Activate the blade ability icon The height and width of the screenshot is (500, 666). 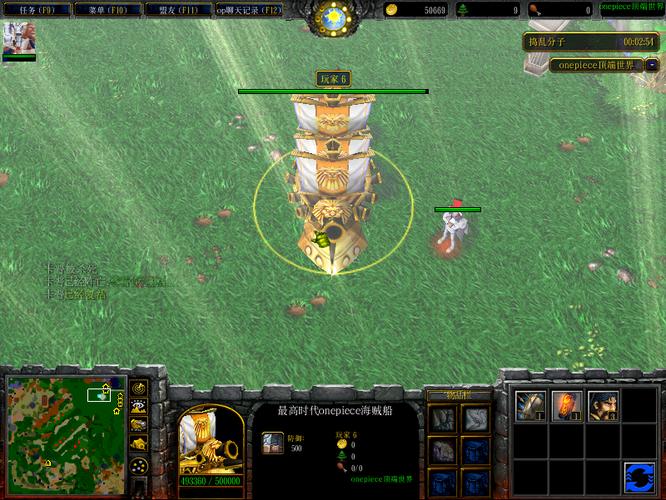529,405
